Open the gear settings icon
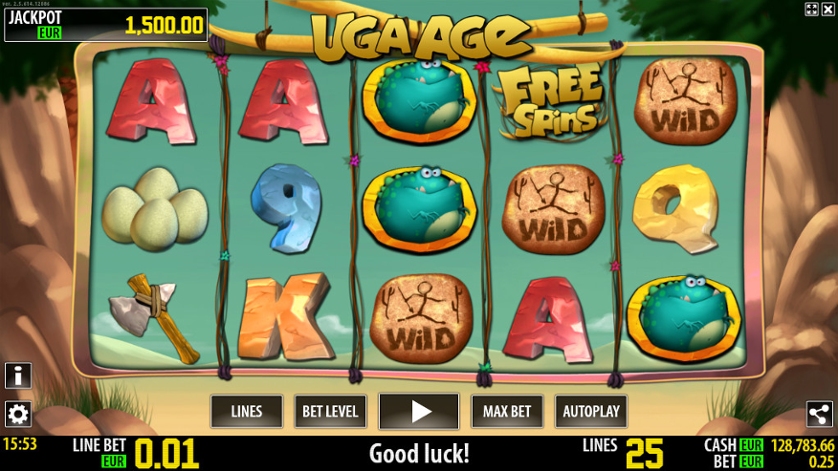The width and height of the screenshot is (838, 471). [18, 413]
